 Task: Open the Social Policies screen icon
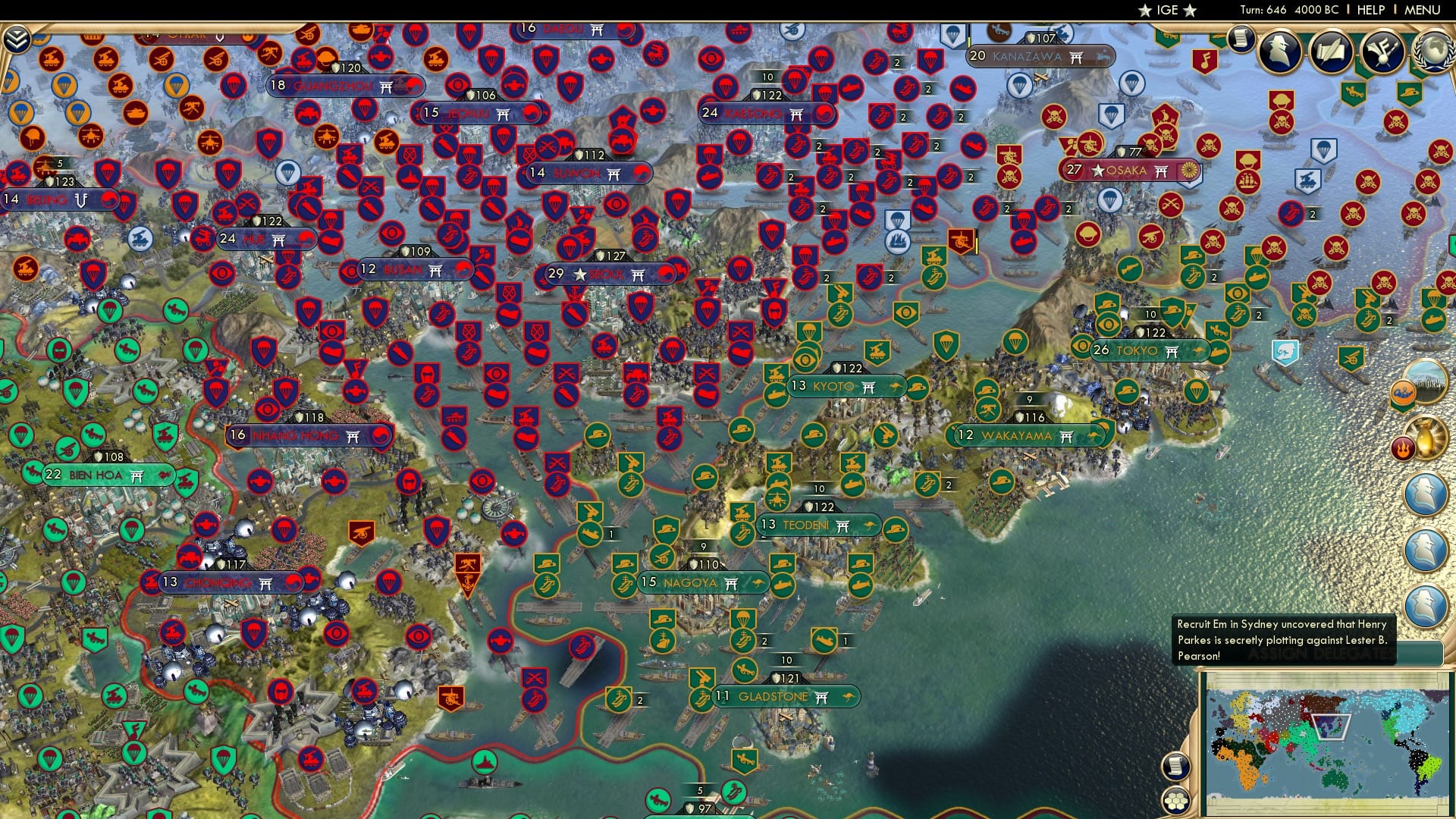click(x=1332, y=51)
